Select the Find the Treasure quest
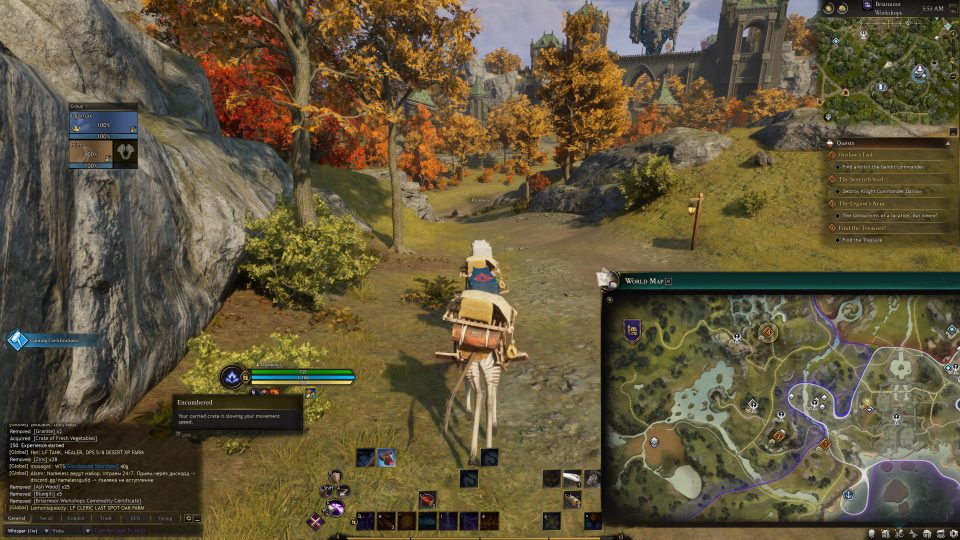This screenshot has height=540, width=960. (862, 228)
